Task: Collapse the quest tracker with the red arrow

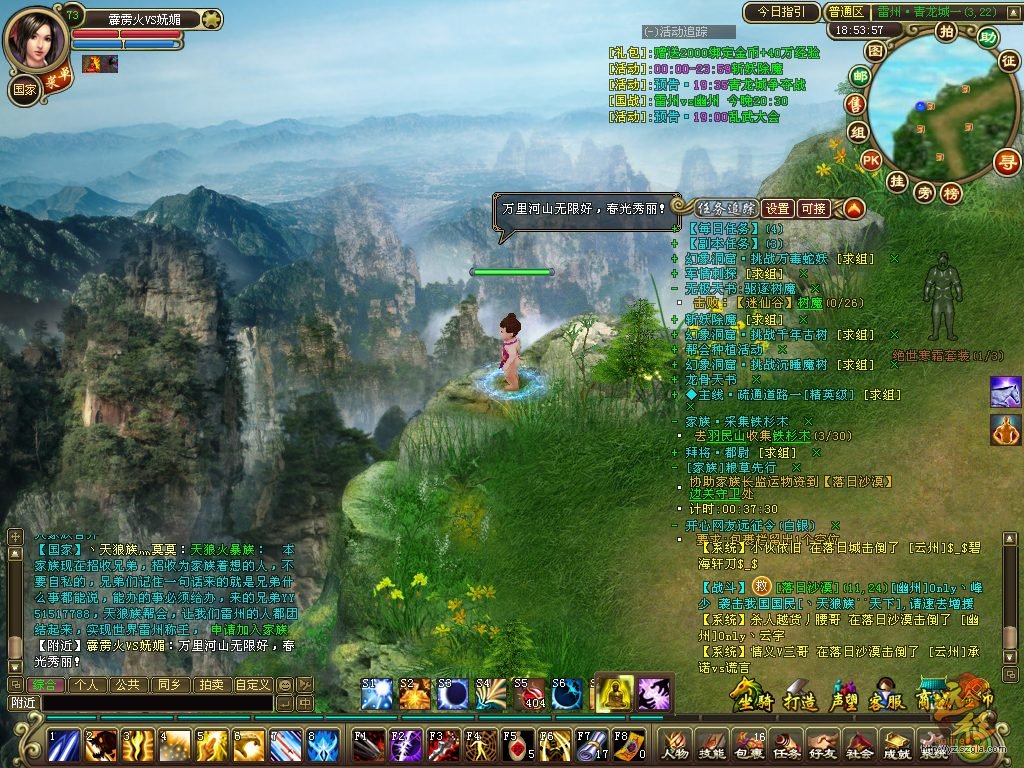Action: (x=853, y=209)
